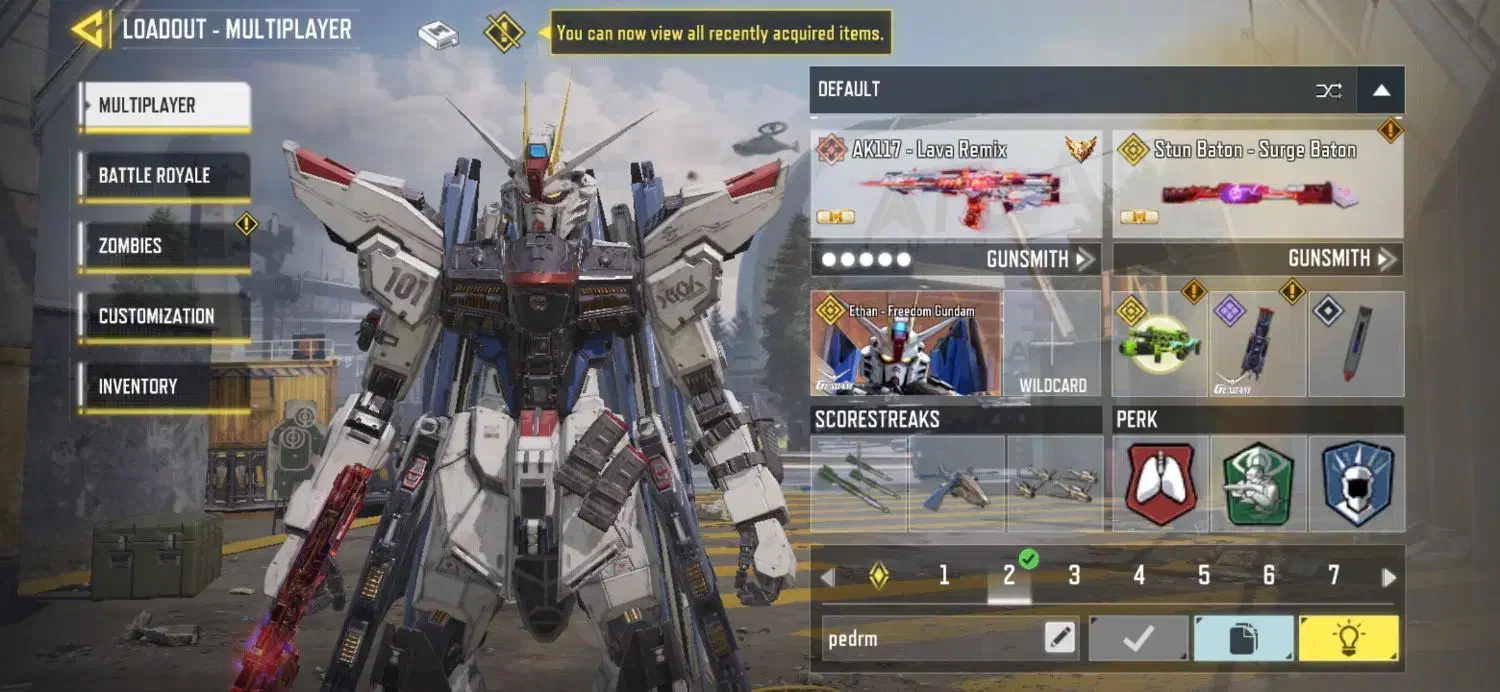
Task: Collapse the Default loadout dropdown arrow
Action: pyautogui.click(x=1381, y=90)
